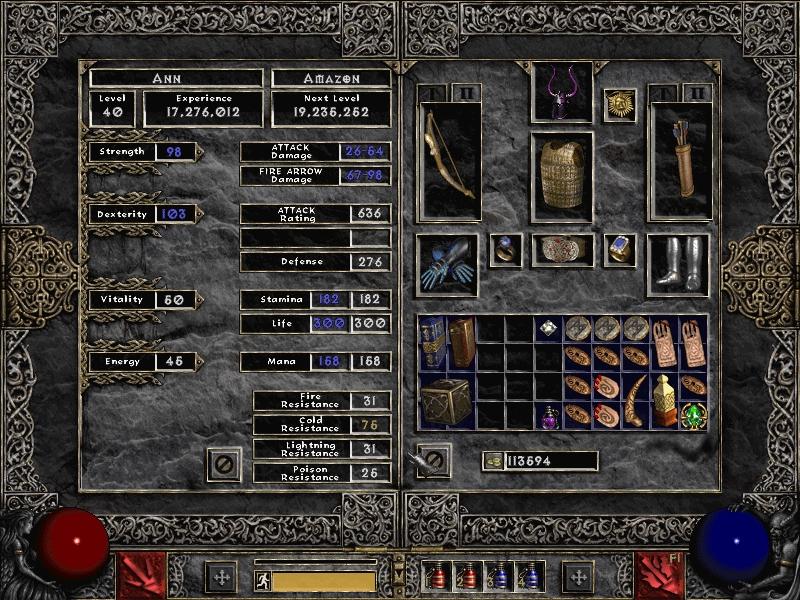The width and height of the screenshot is (800, 600).
Task: Close the character stats panel
Action: tap(225, 464)
